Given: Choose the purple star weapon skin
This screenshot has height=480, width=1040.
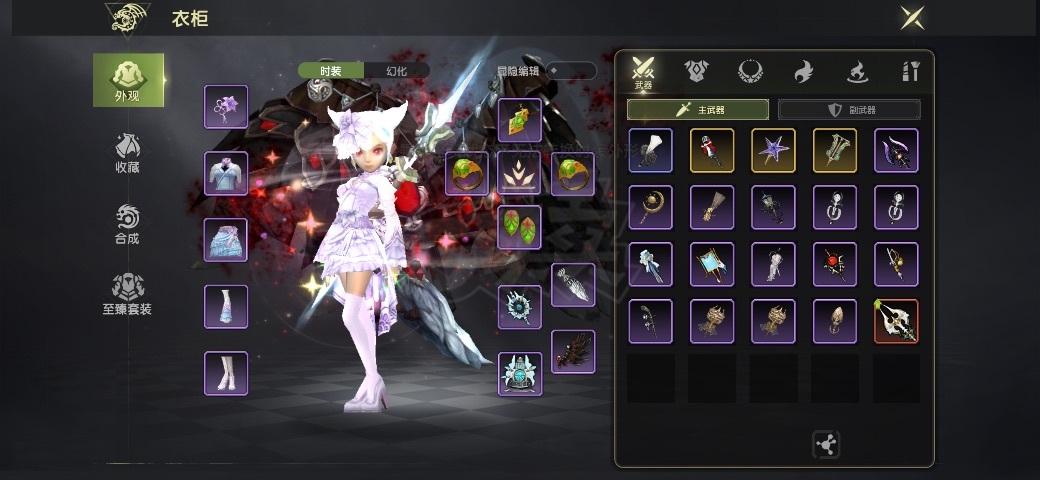Looking at the screenshot, I should coord(773,150).
